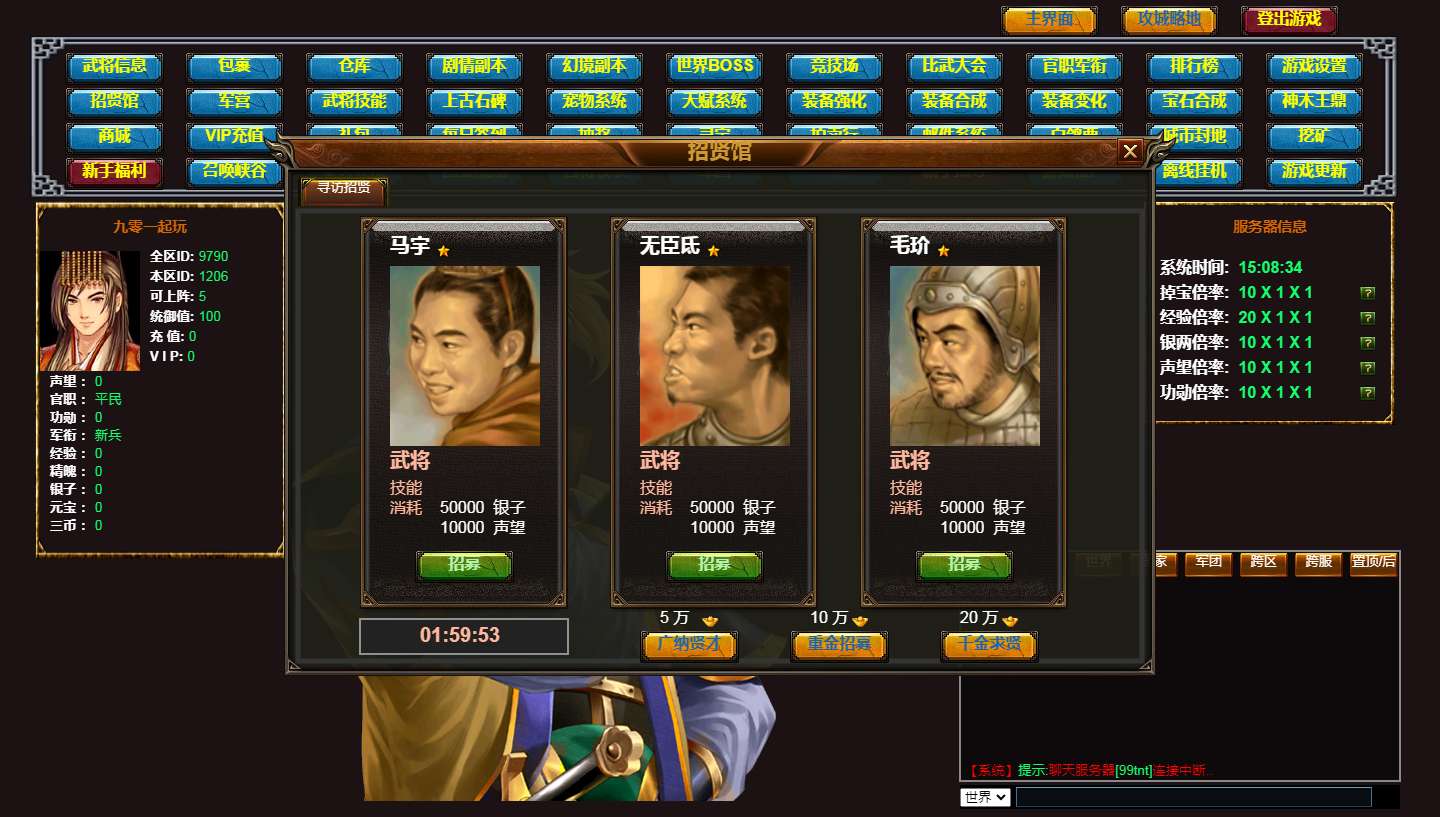Choose the 广纳贤才 refresh option

pyautogui.click(x=689, y=645)
